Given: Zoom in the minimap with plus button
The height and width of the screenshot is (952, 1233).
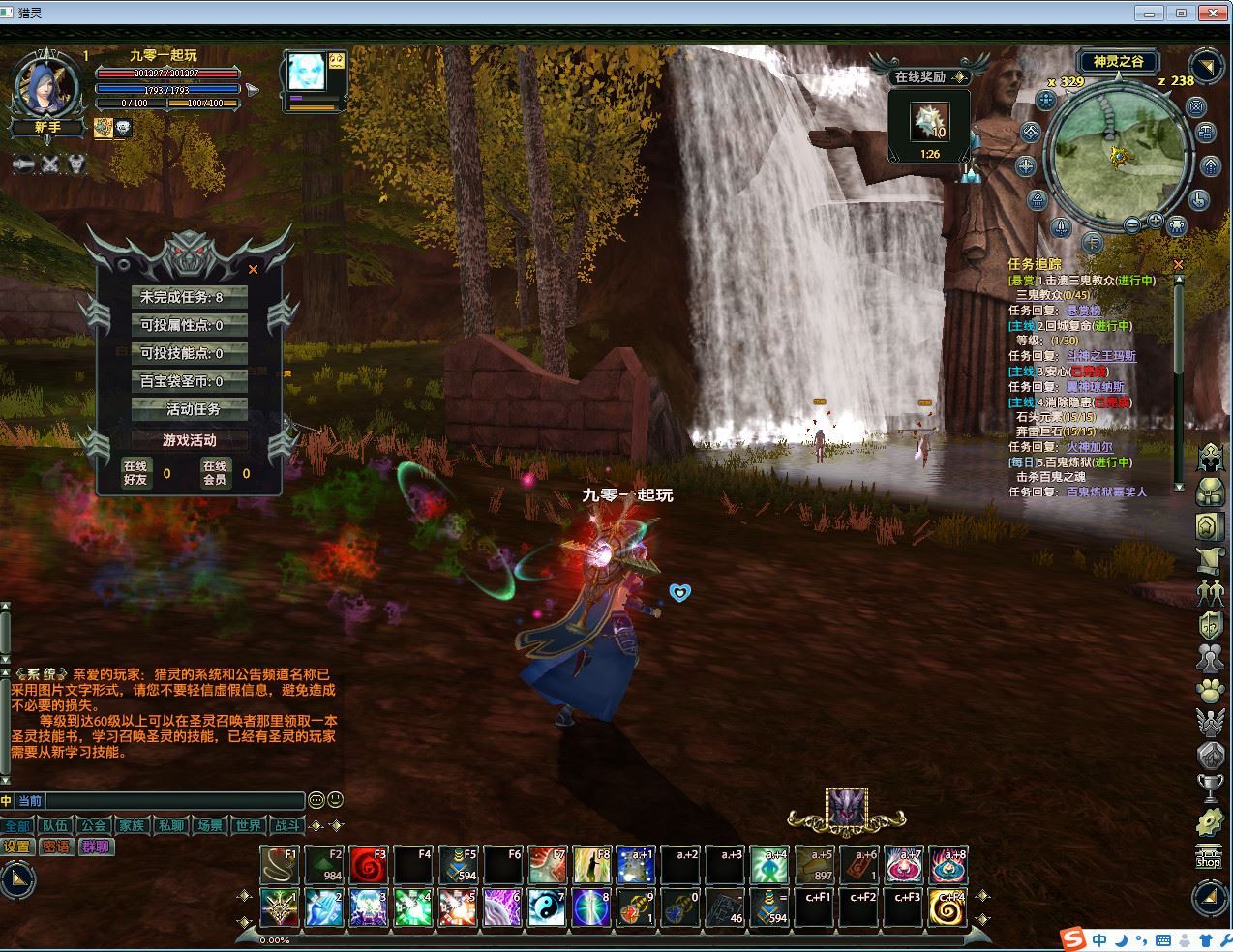Looking at the screenshot, I should [x=1155, y=222].
